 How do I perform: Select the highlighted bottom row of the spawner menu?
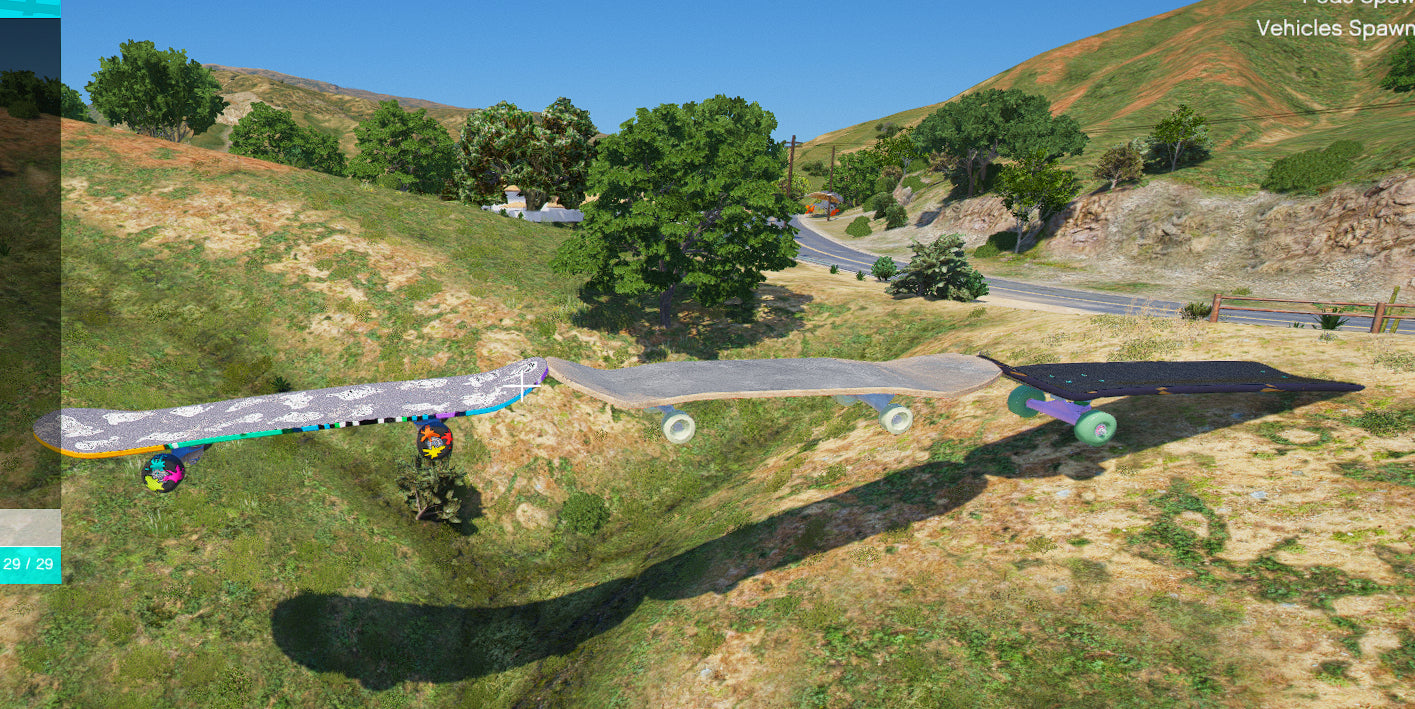(30, 527)
